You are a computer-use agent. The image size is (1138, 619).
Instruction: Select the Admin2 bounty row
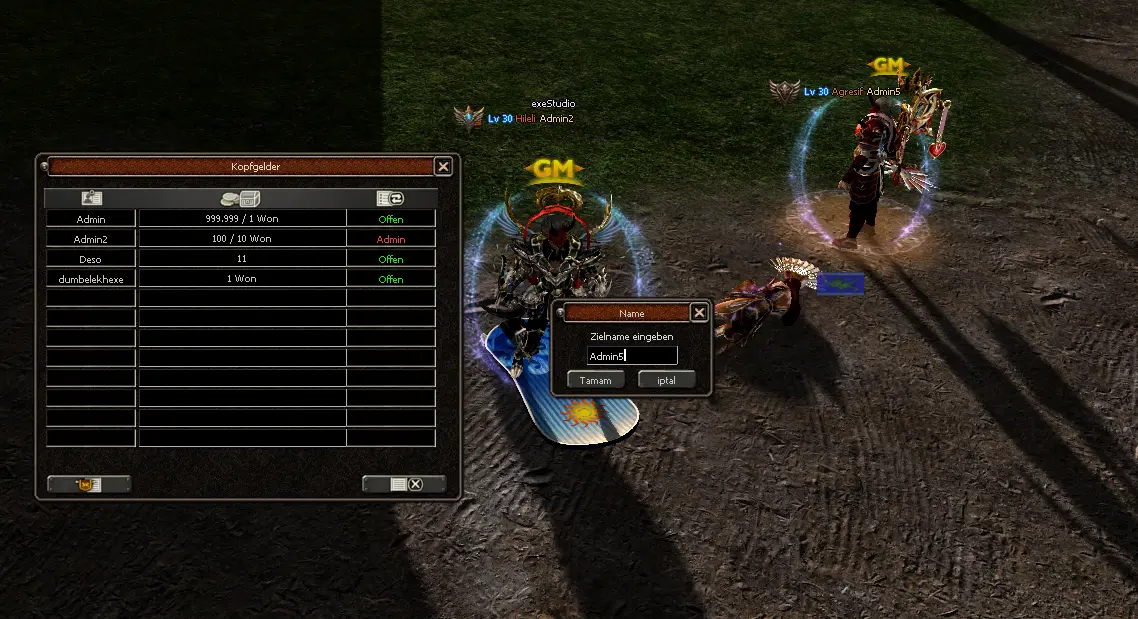click(91, 239)
